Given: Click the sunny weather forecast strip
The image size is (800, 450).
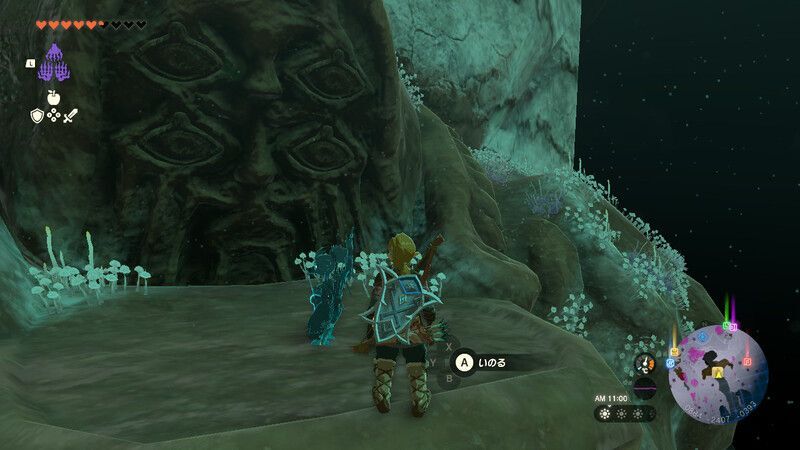Looking at the screenshot, I should [x=625, y=413].
